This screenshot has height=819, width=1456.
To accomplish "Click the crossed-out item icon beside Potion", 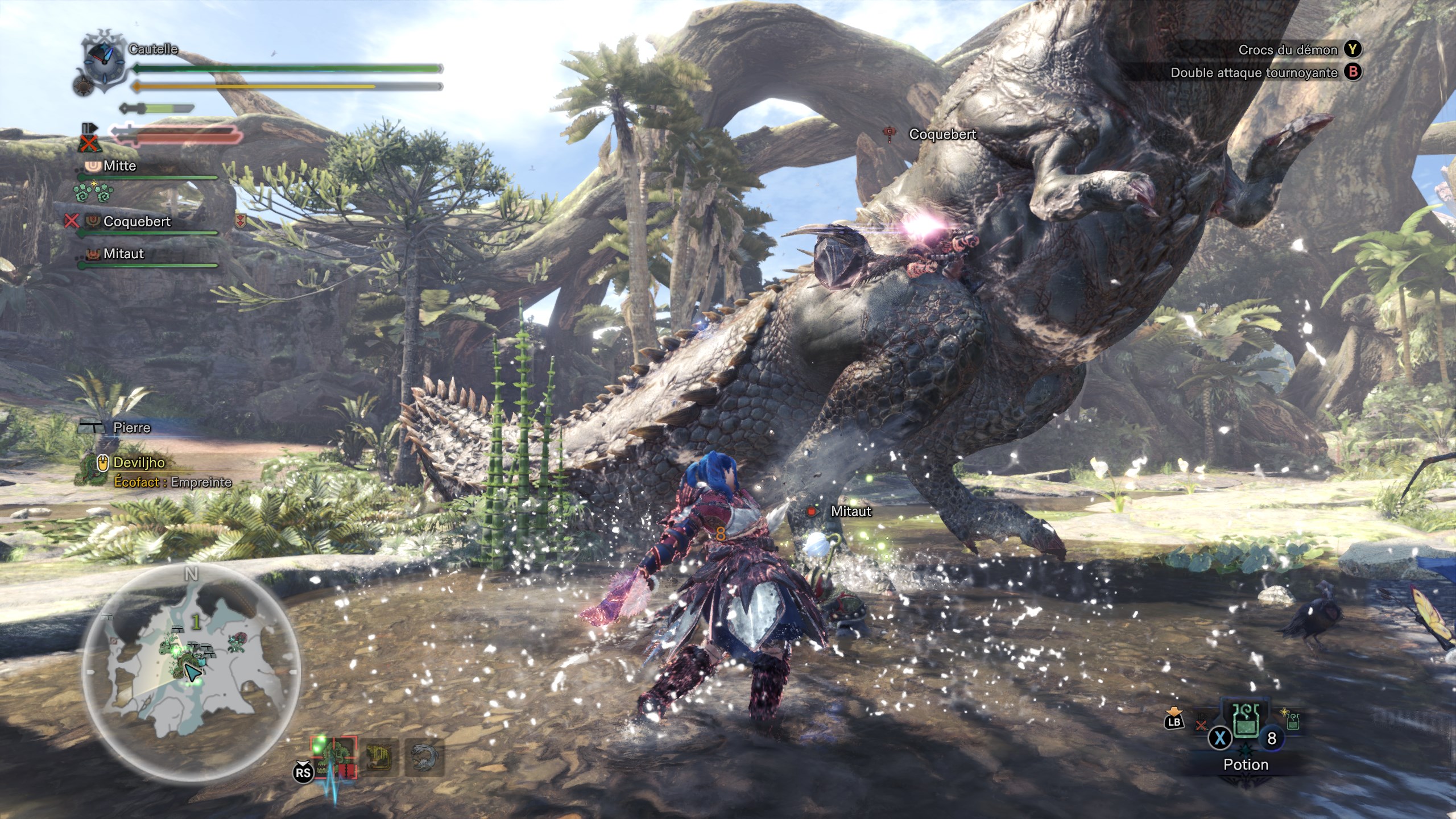I will coord(1201,725).
